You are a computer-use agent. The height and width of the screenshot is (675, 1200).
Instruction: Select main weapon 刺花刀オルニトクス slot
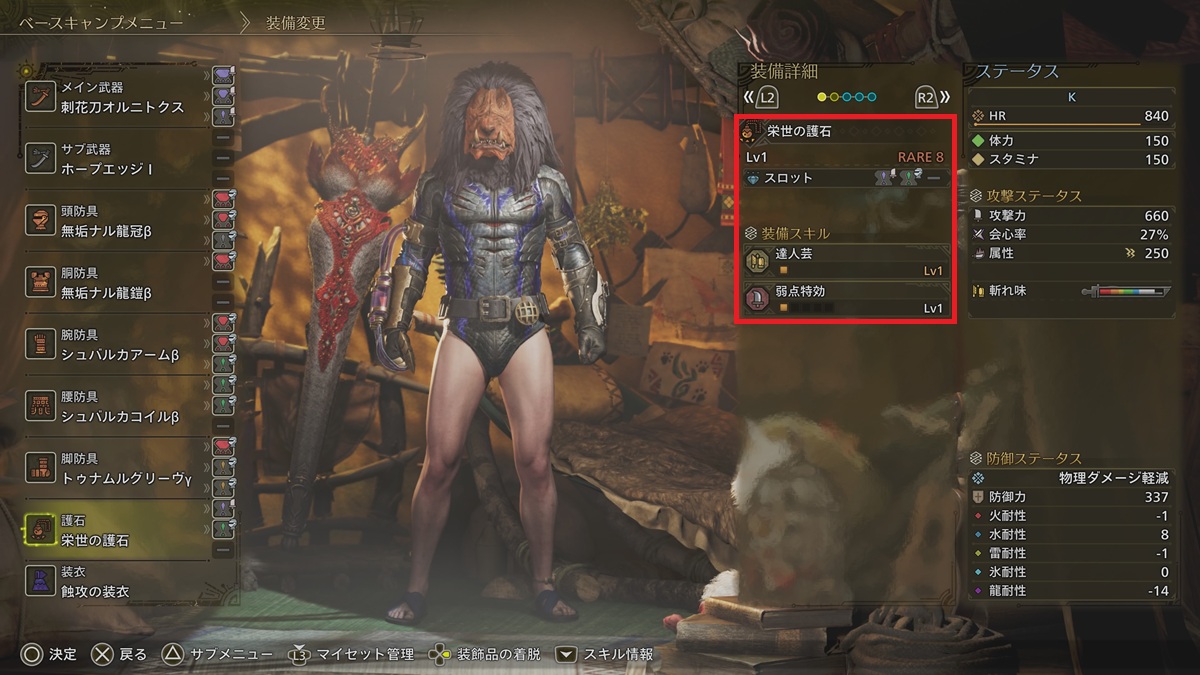coord(120,98)
